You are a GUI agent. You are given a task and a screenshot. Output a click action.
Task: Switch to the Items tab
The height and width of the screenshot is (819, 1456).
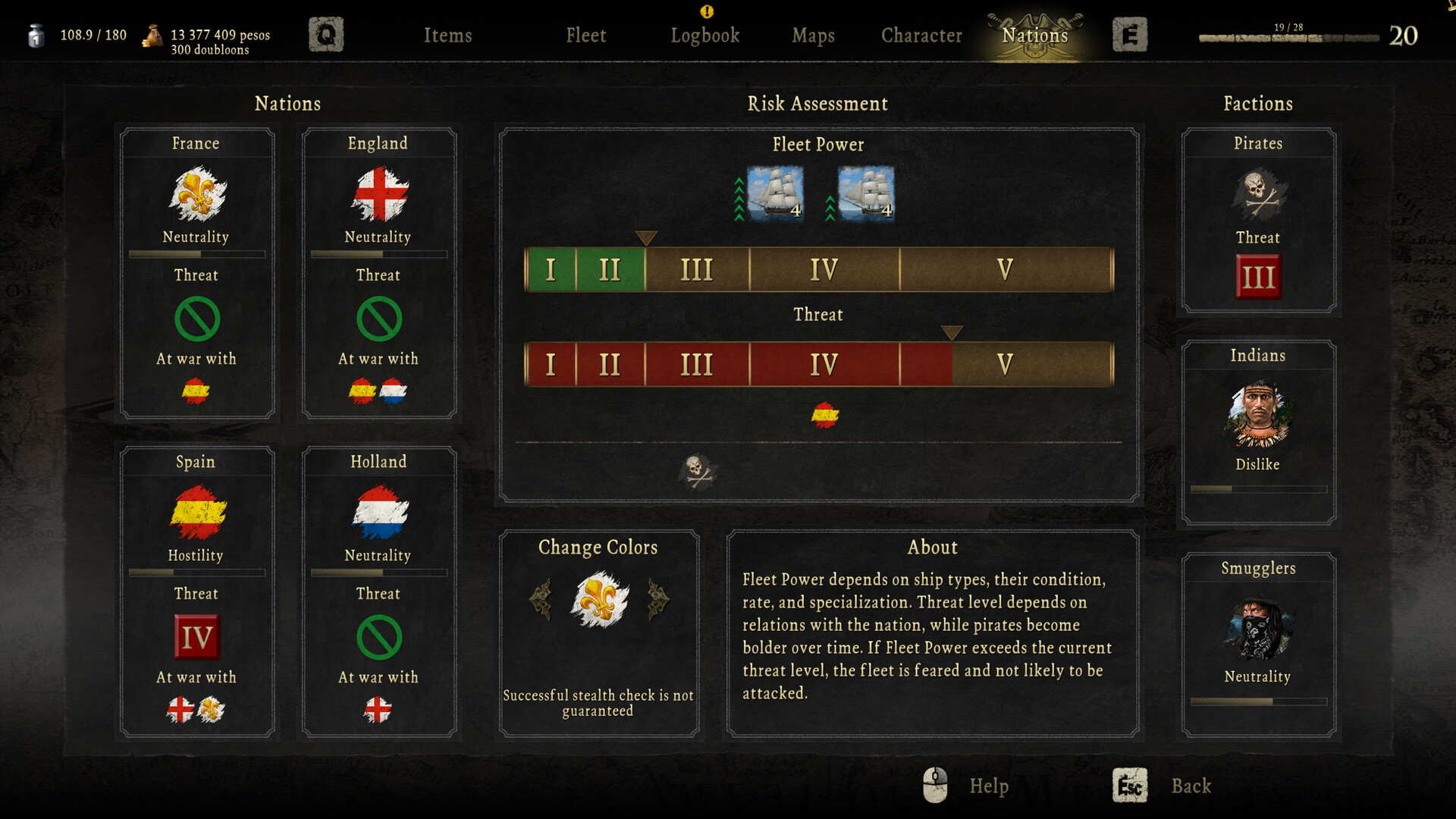click(x=448, y=35)
